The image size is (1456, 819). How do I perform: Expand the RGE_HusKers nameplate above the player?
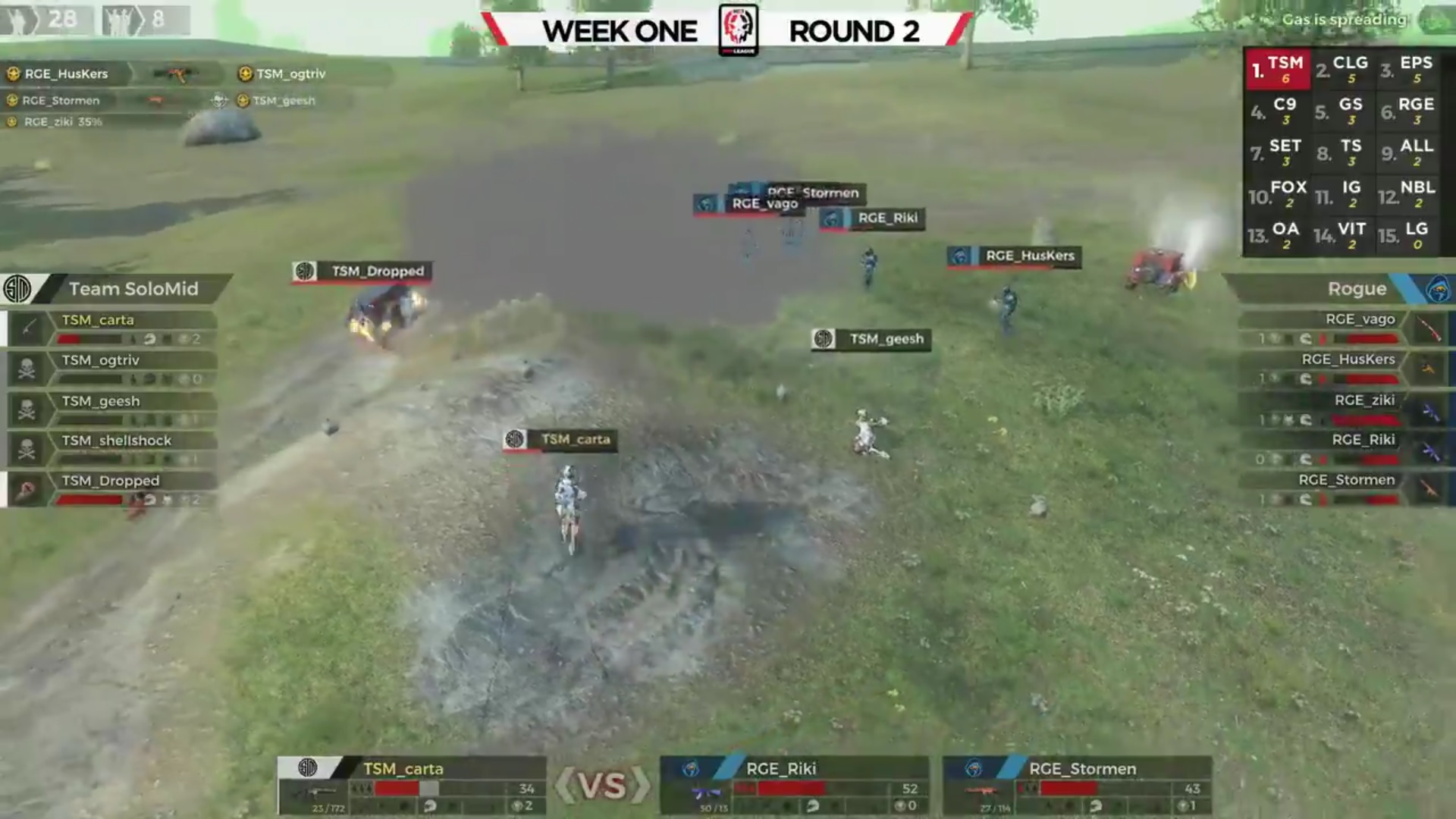(1012, 256)
